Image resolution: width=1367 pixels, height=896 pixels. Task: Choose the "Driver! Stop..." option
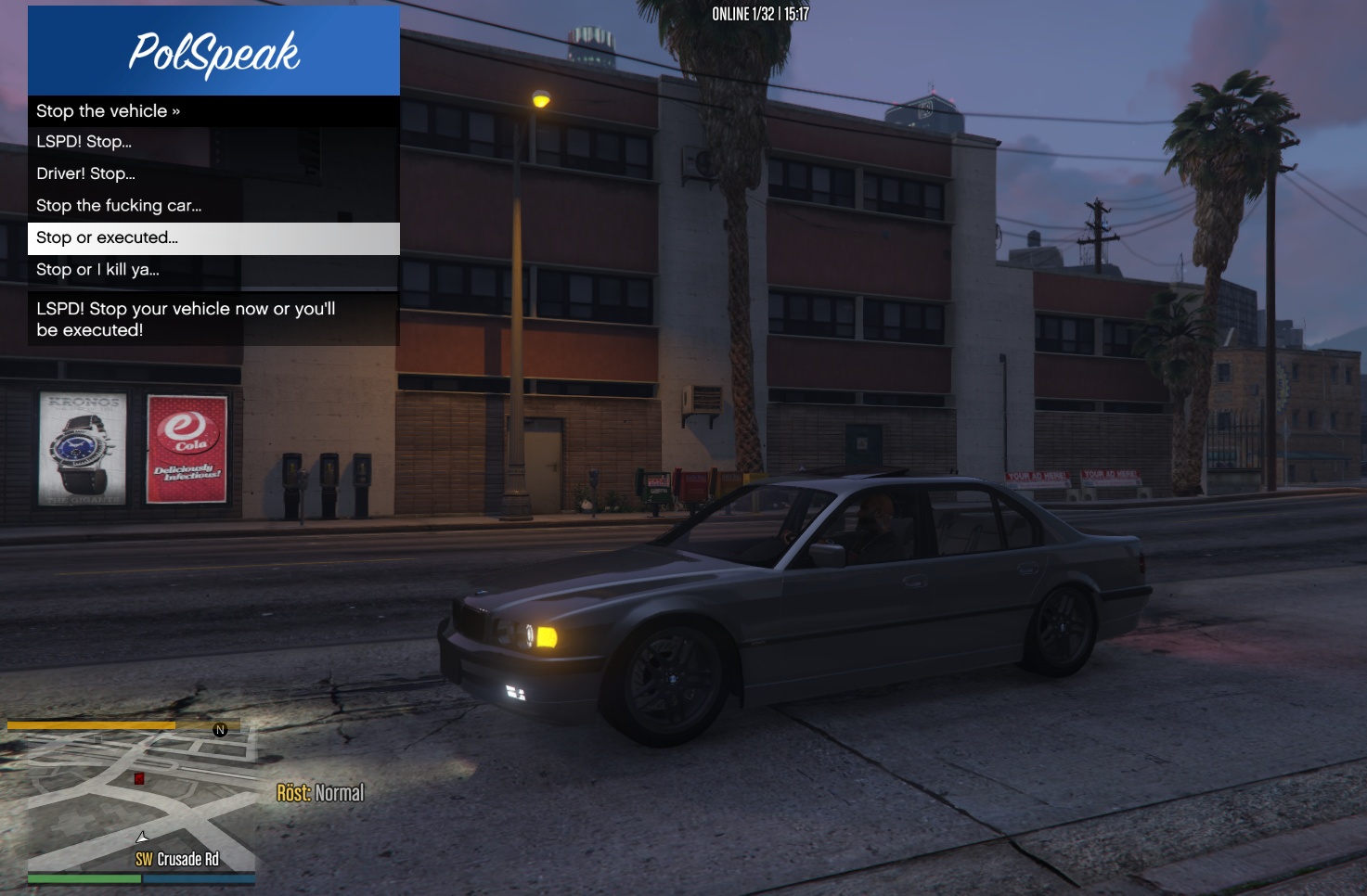[213, 173]
